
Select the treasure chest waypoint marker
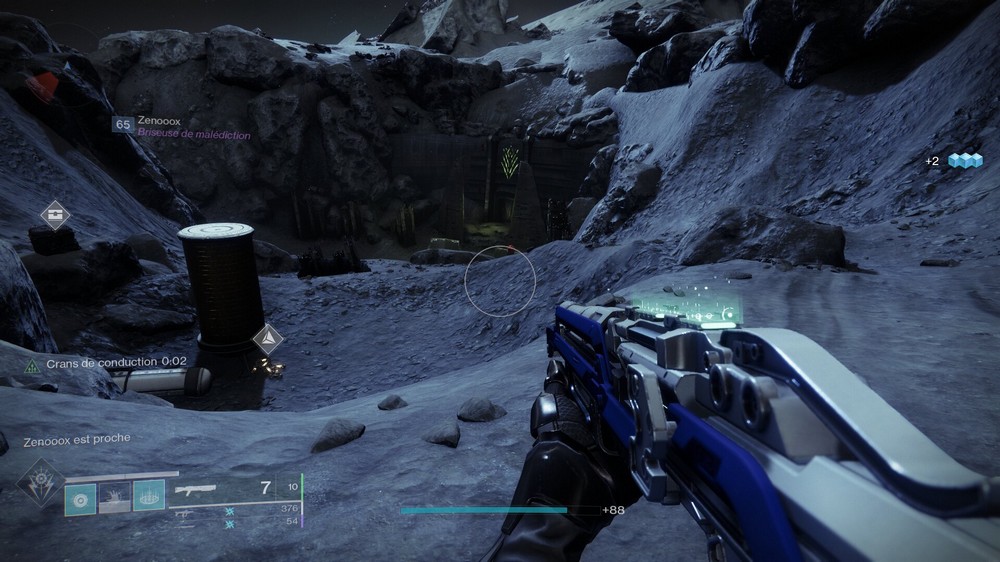click(55, 215)
